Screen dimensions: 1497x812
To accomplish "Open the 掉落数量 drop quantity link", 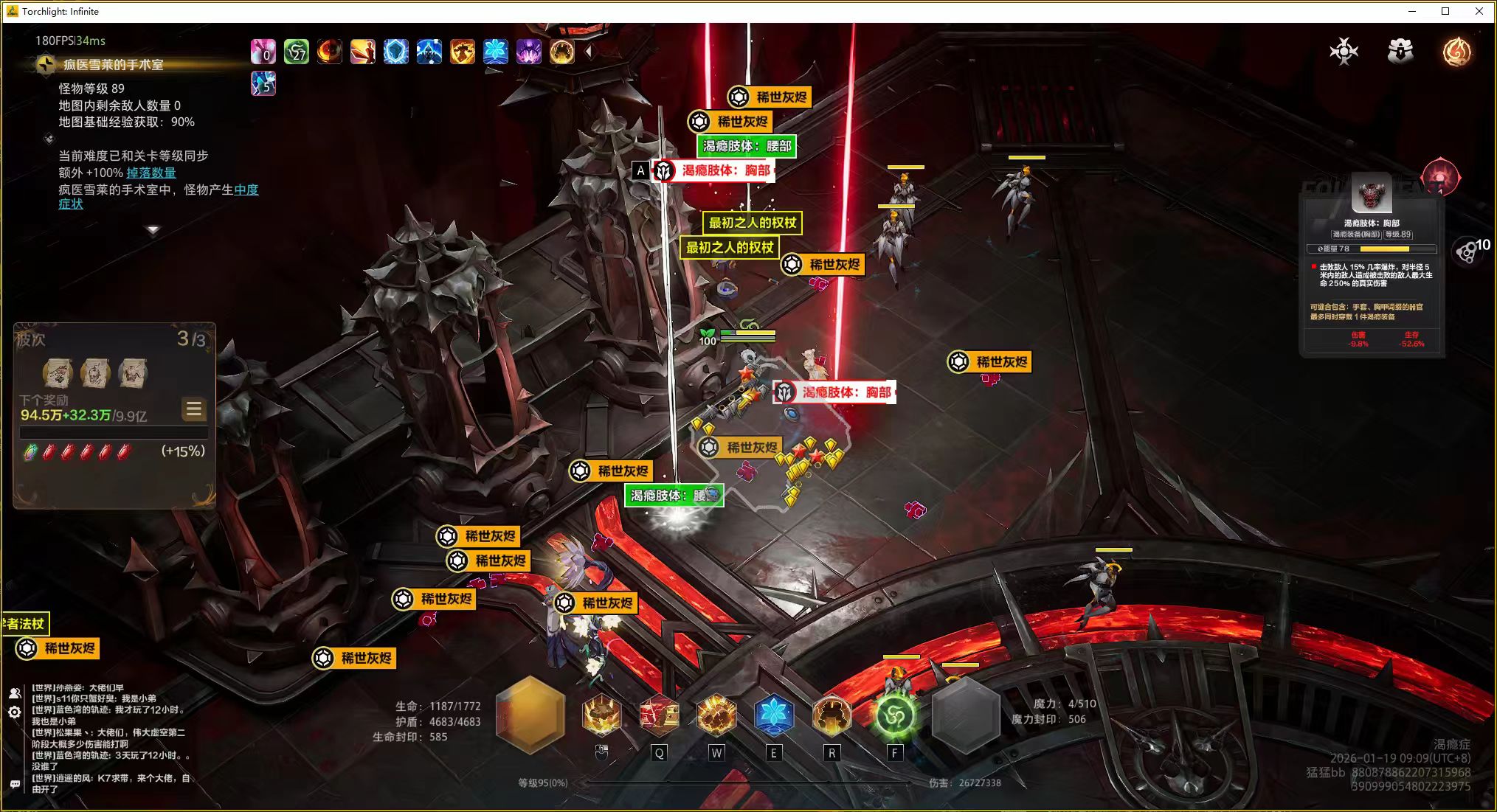I will (151, 173).
